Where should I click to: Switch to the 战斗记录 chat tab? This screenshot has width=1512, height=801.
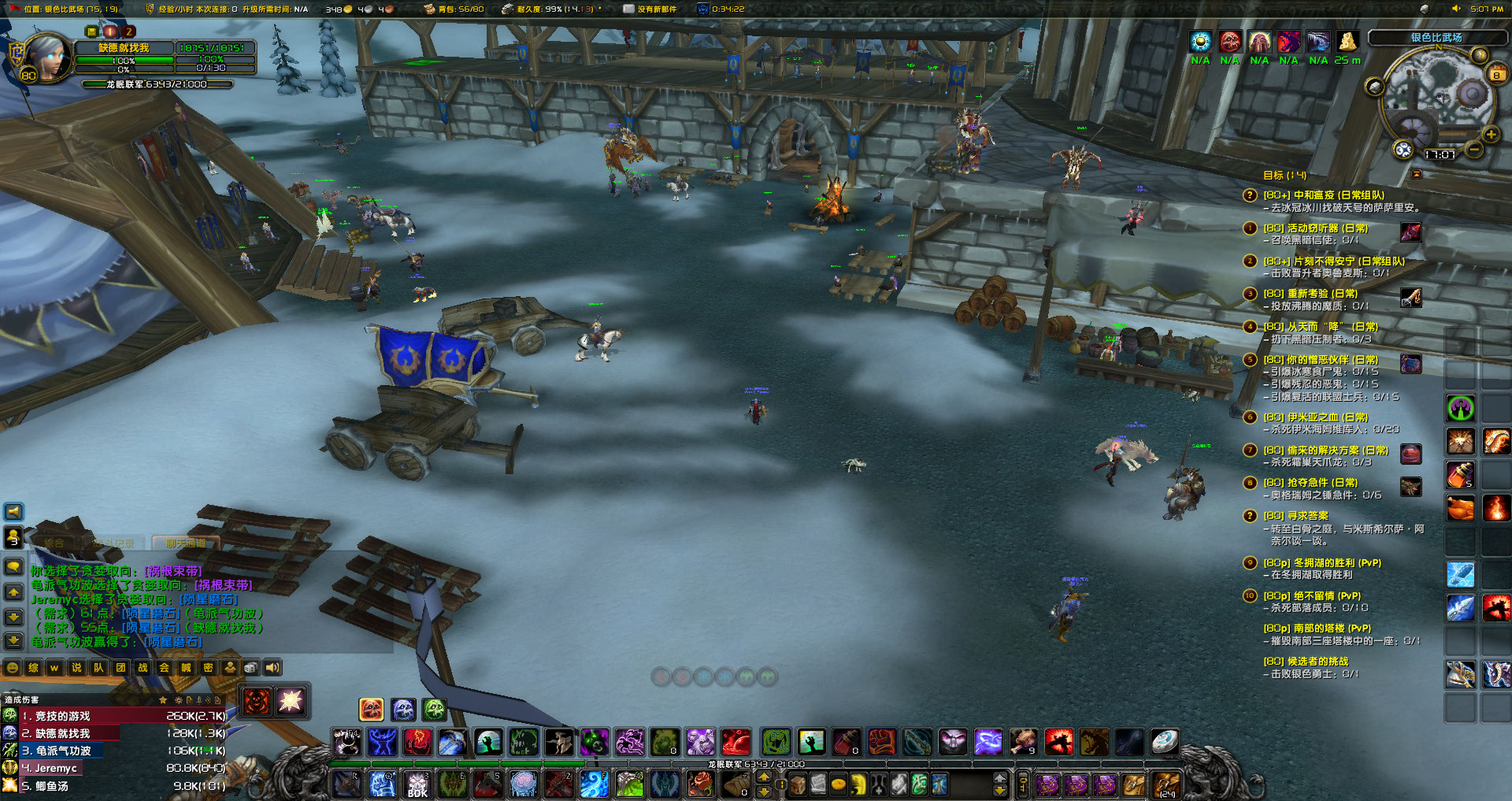(116, 543)
